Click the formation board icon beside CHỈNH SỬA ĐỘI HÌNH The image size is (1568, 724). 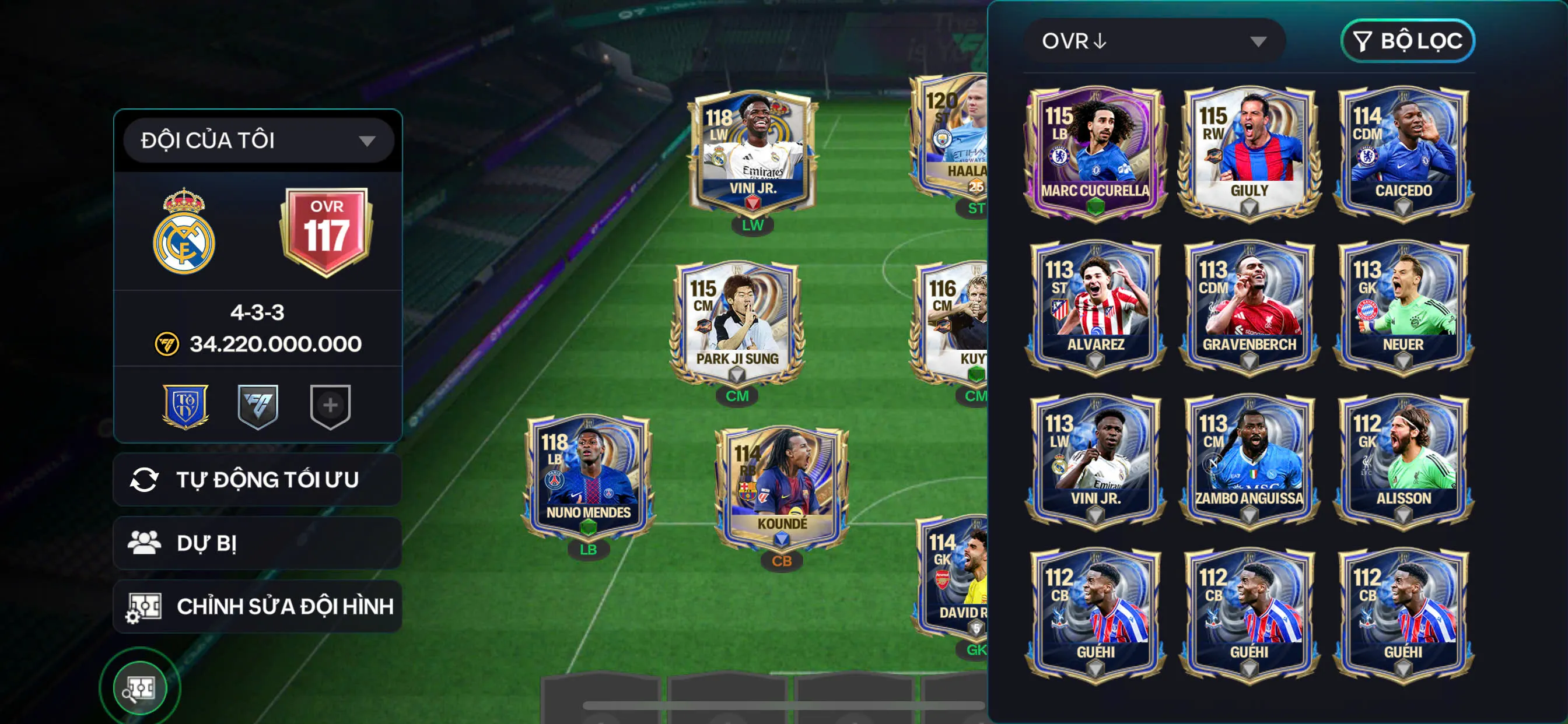point(146,605)
